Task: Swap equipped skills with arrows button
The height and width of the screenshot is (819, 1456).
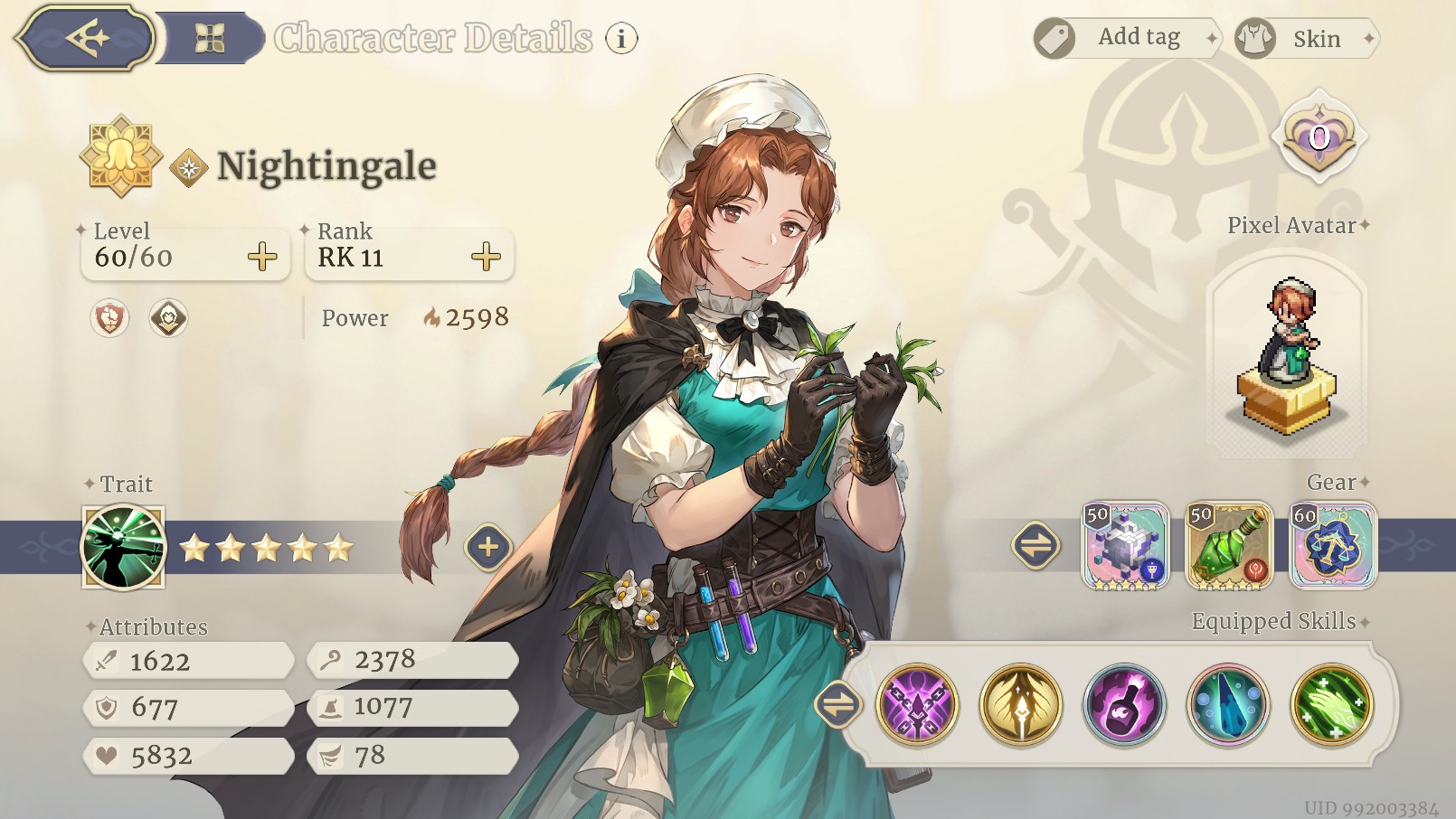Action: pyautogui.click(x=837, y=704)
